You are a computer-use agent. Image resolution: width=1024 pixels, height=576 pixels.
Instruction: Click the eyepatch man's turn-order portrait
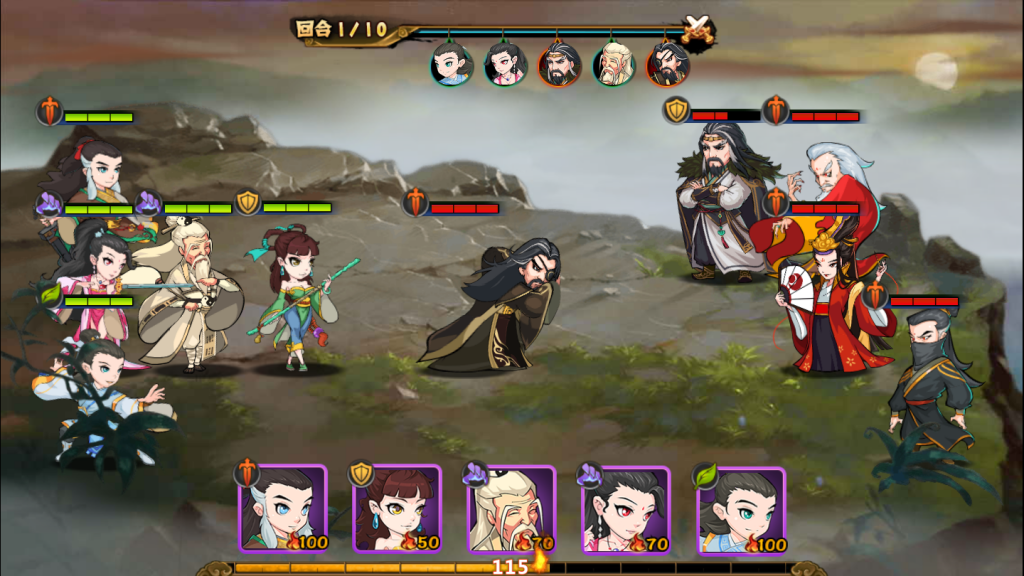pyautogui.click(x=667, y=65)
